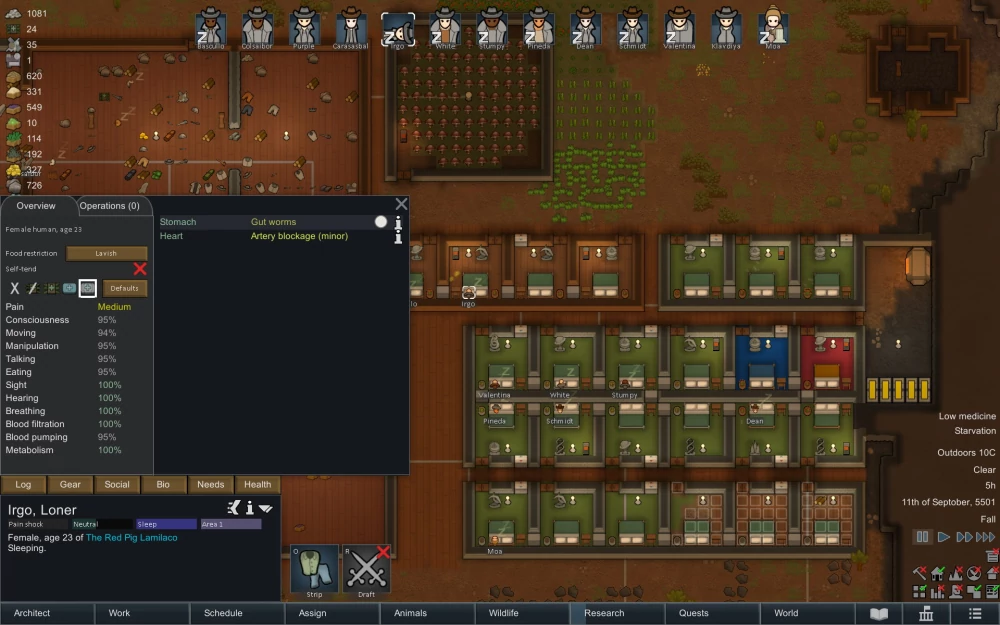The width and height of the screenshot is (1000, 625).
Task: Switch to the Operations (0) tab
Action: pyautogui.click(x=110, y=206)
